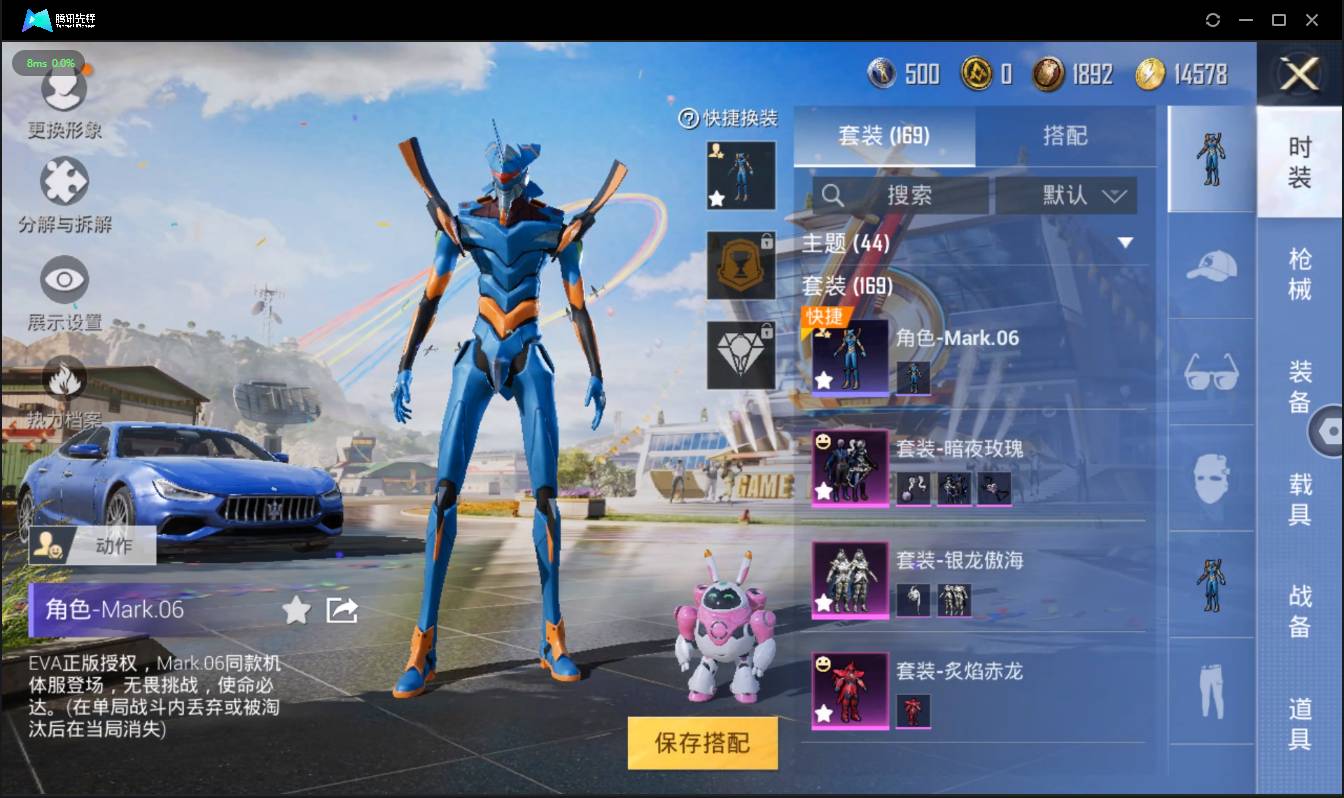Viewport: 1344px width, 798px height.
Task: Open the 载具 vehicle category tab
Action: tap(1299, 499)
